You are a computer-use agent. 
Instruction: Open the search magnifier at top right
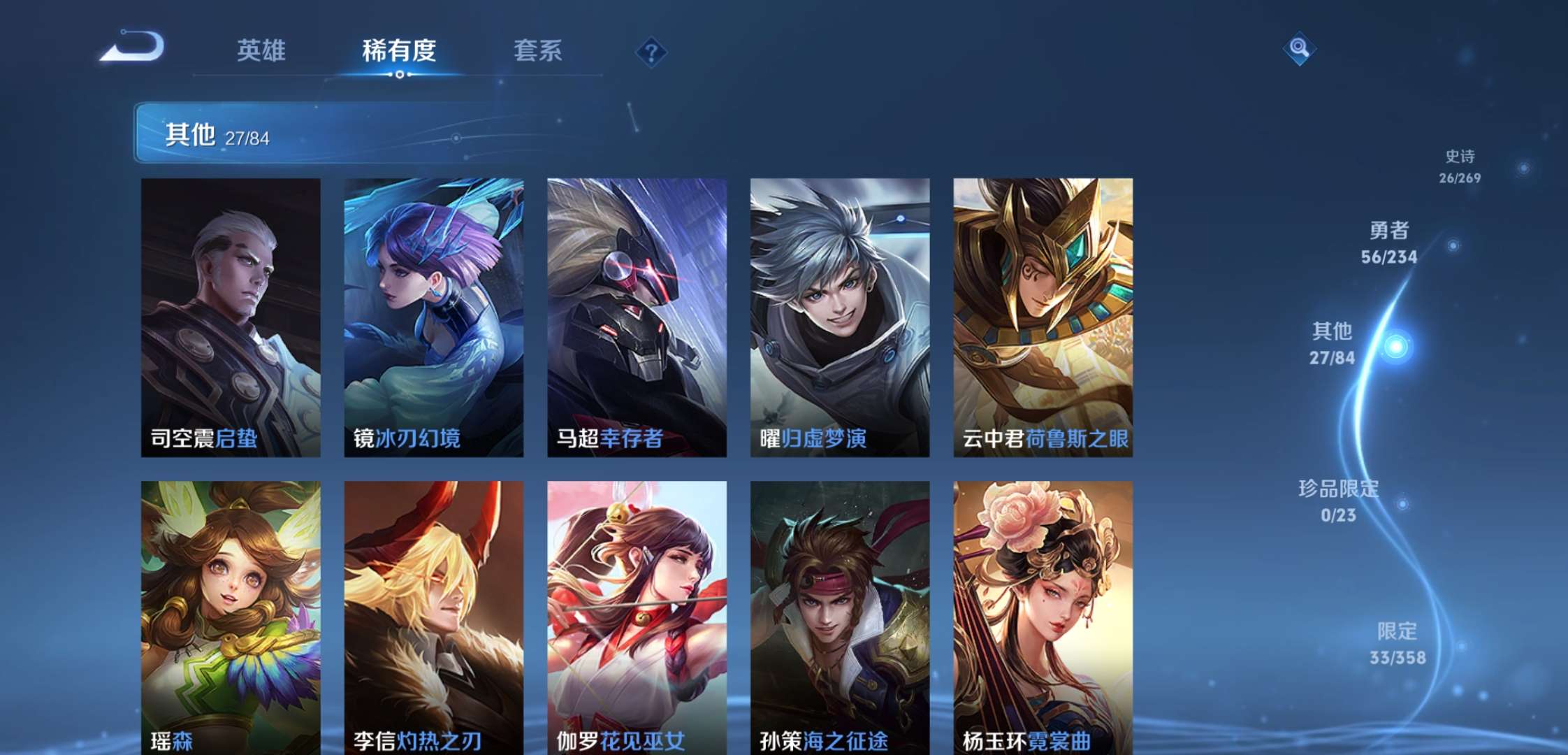pos(1300,49)
